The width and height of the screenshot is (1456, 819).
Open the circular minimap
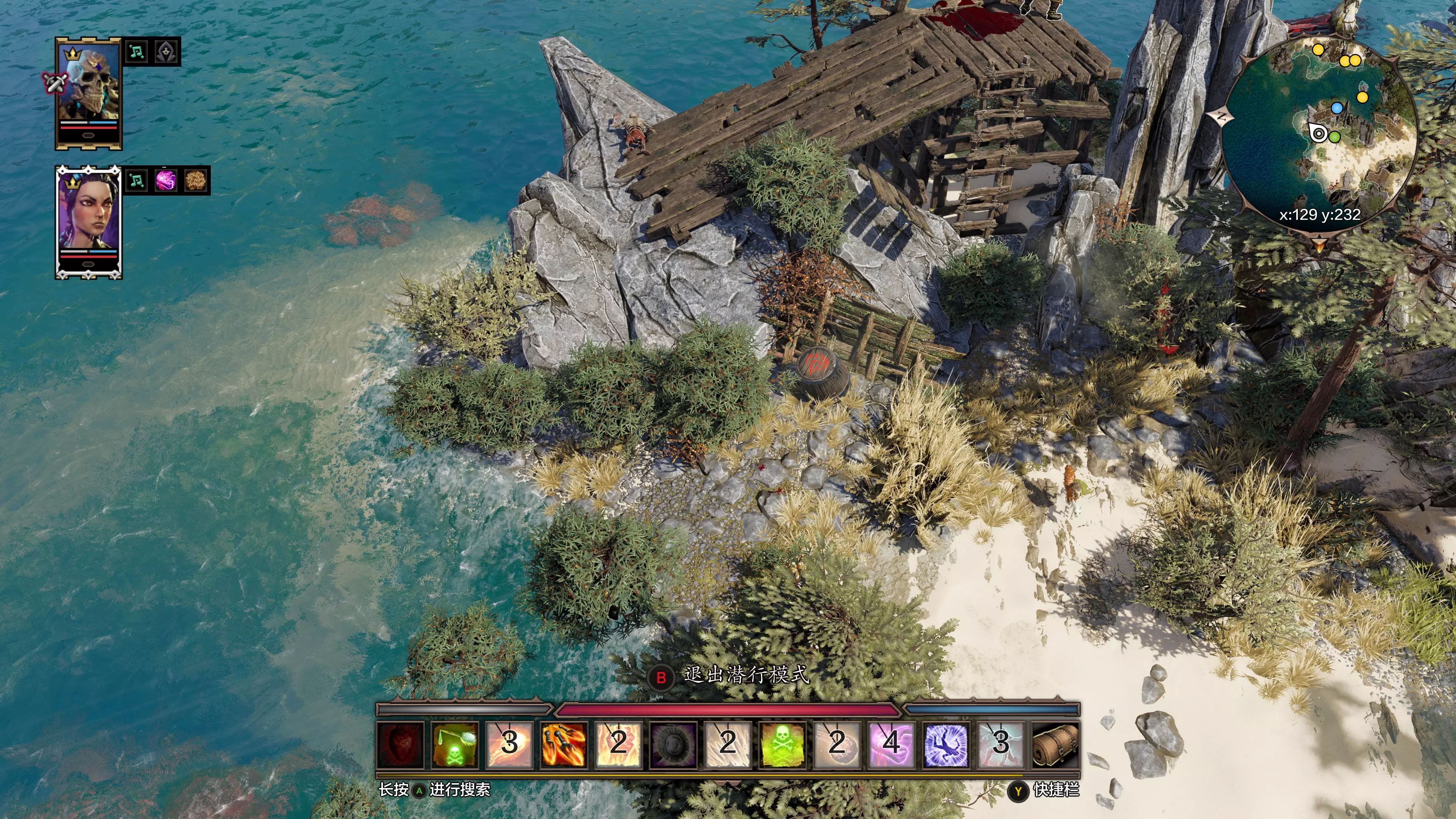click(x=1319, y=133)
